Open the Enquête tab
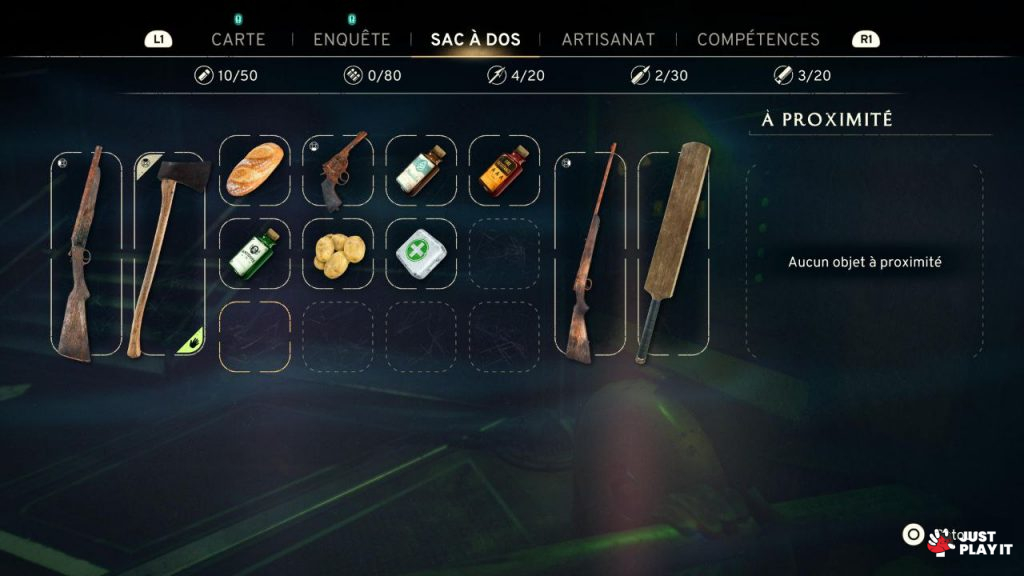1024x576 pixels. (x=351, y=40)
